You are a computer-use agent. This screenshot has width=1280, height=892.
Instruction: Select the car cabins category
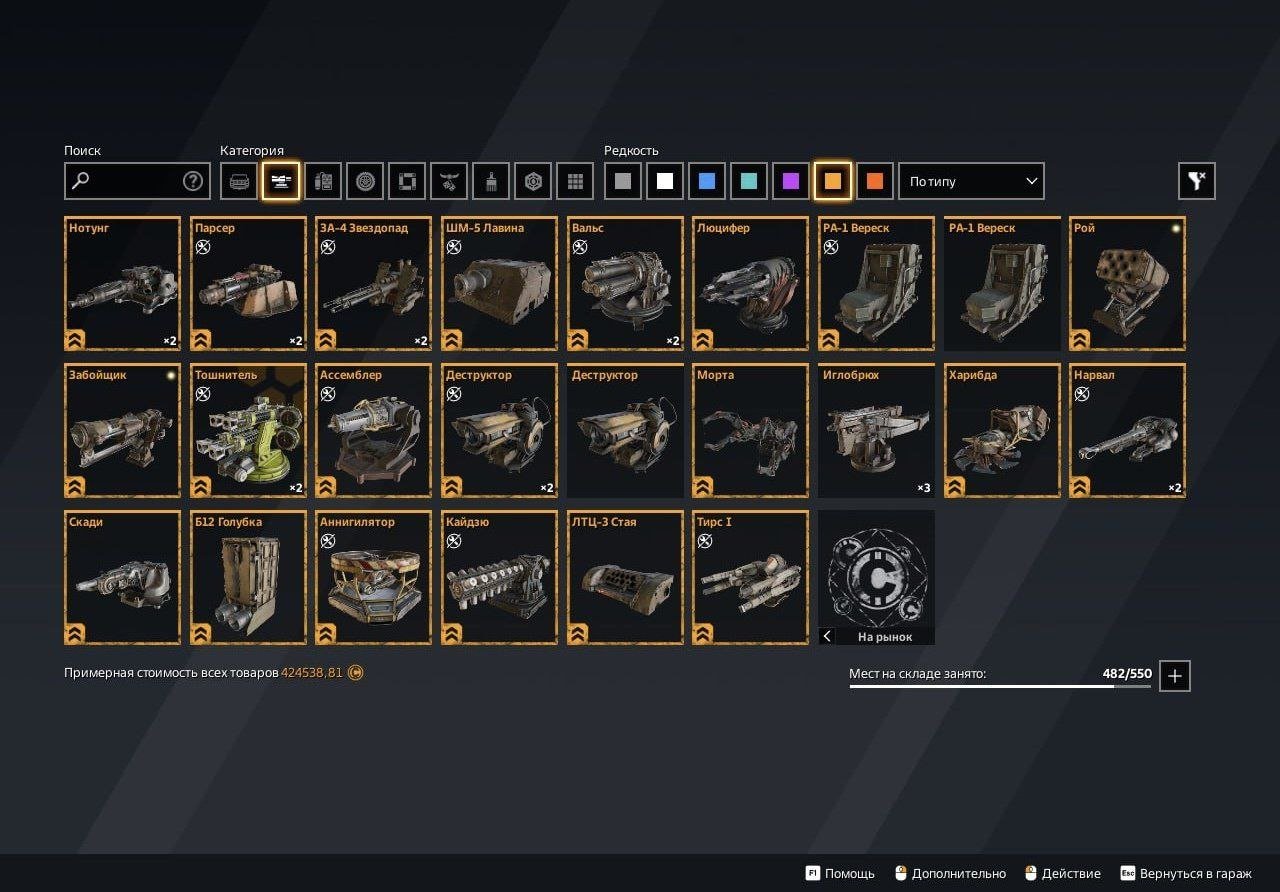[x=239, y=181]
